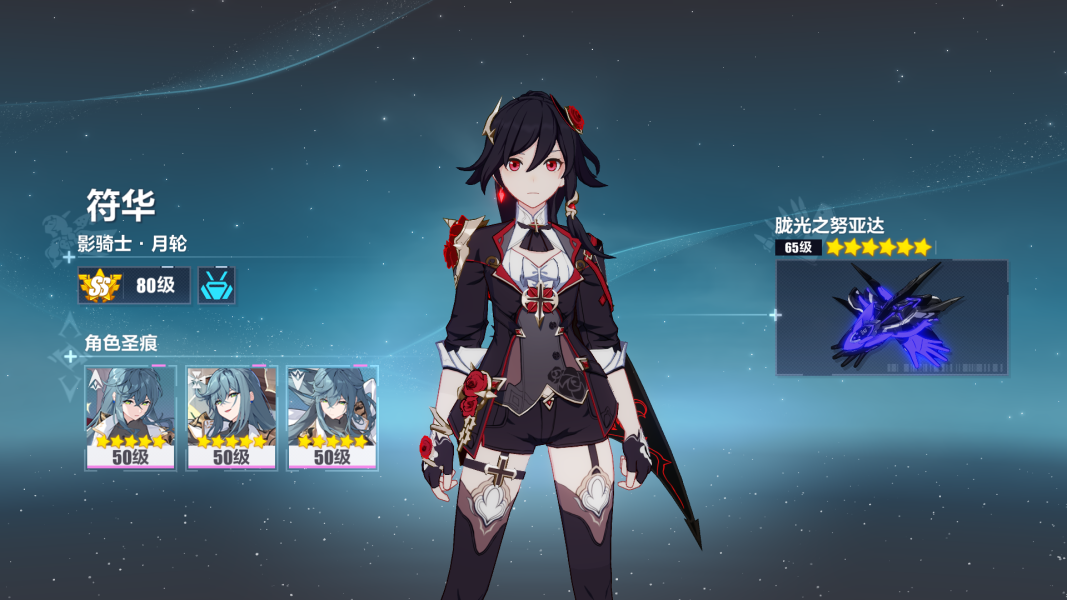Select the blue mecha type icon
Screen dimensions: 1067x600
(x=217, y=286)
